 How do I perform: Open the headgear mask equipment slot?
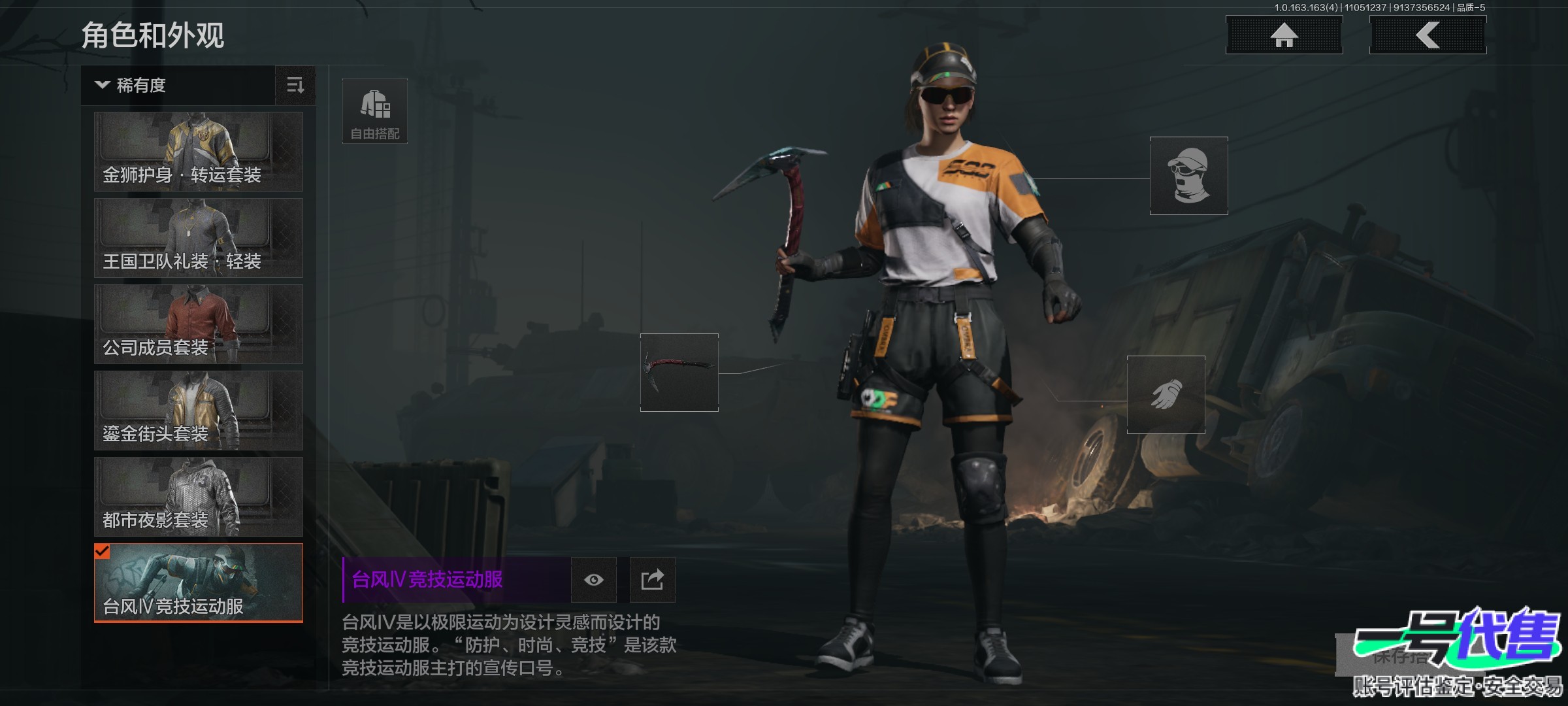[x=1188, y=176]
